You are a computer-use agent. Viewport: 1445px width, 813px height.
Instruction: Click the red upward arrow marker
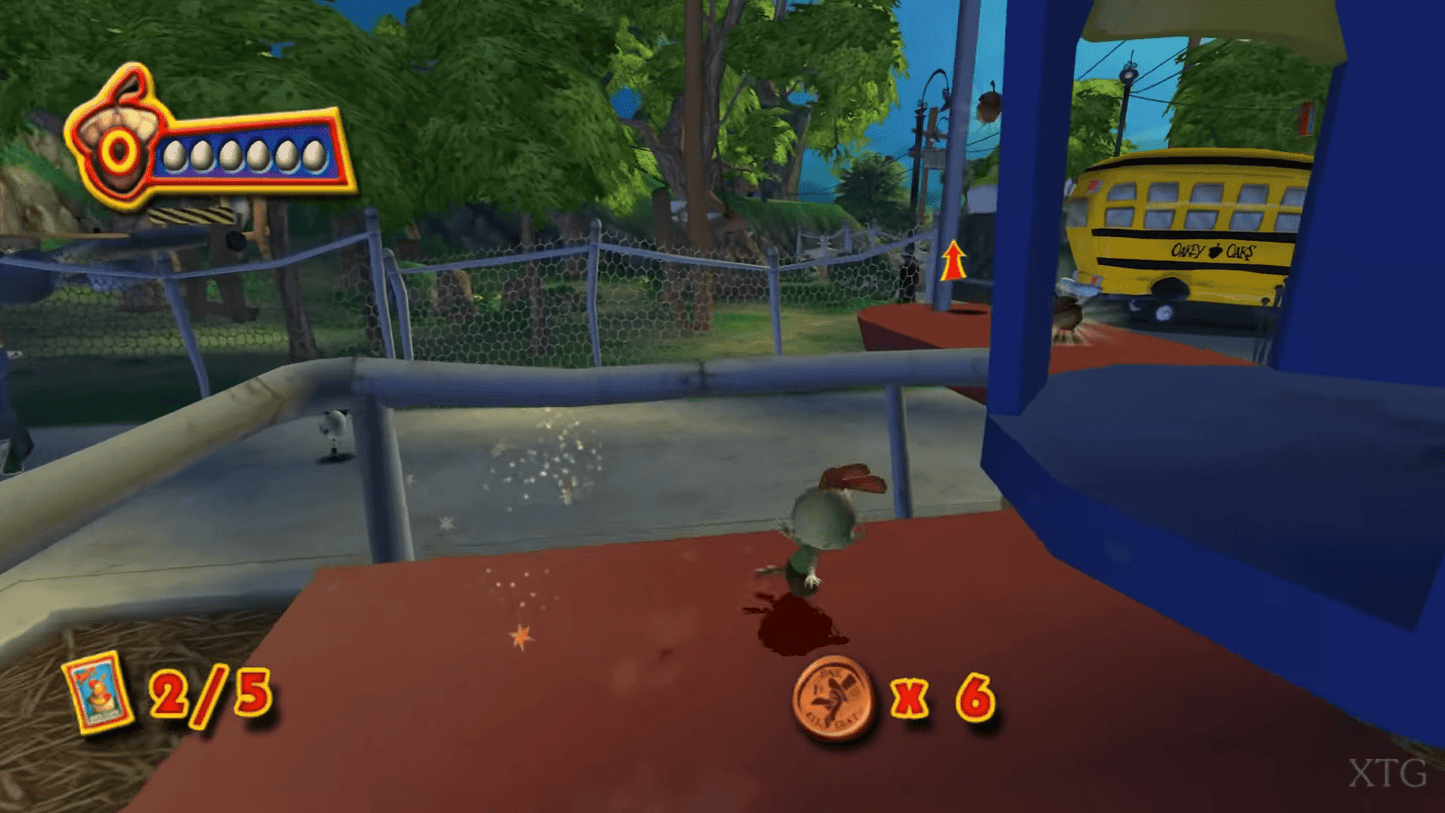tap(953, 260)
